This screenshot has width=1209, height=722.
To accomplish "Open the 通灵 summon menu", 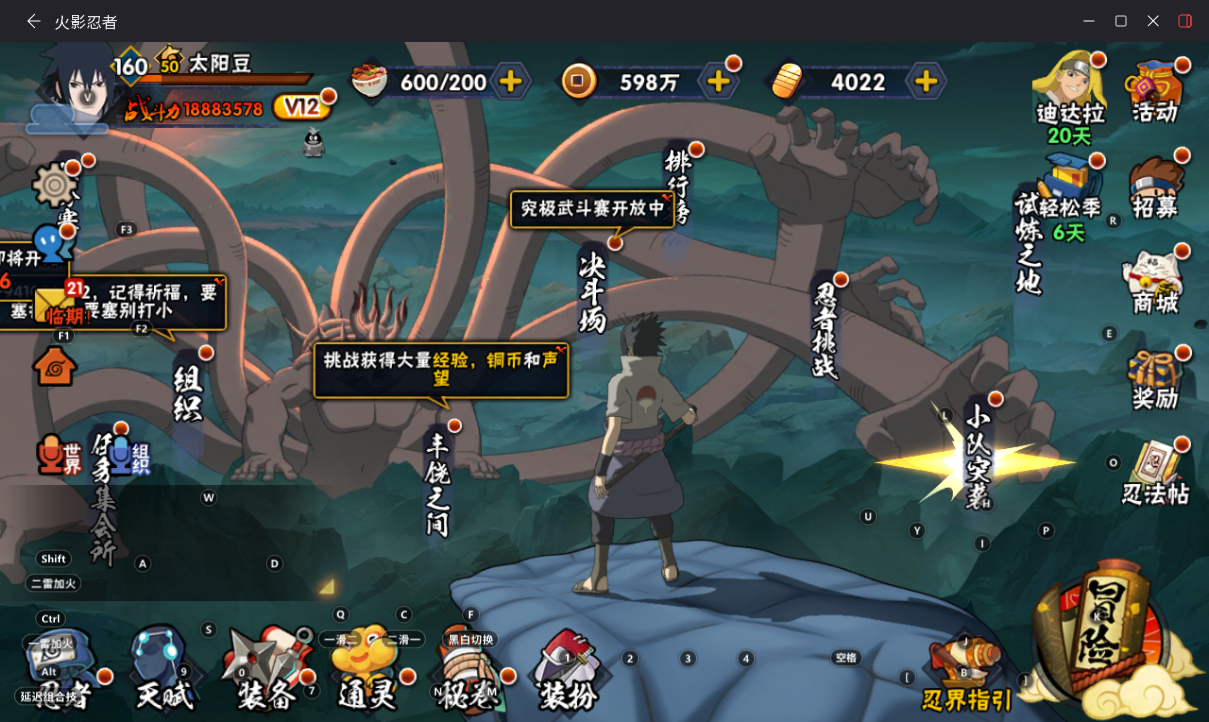I will pyautogui.click(x=362, y=672).
